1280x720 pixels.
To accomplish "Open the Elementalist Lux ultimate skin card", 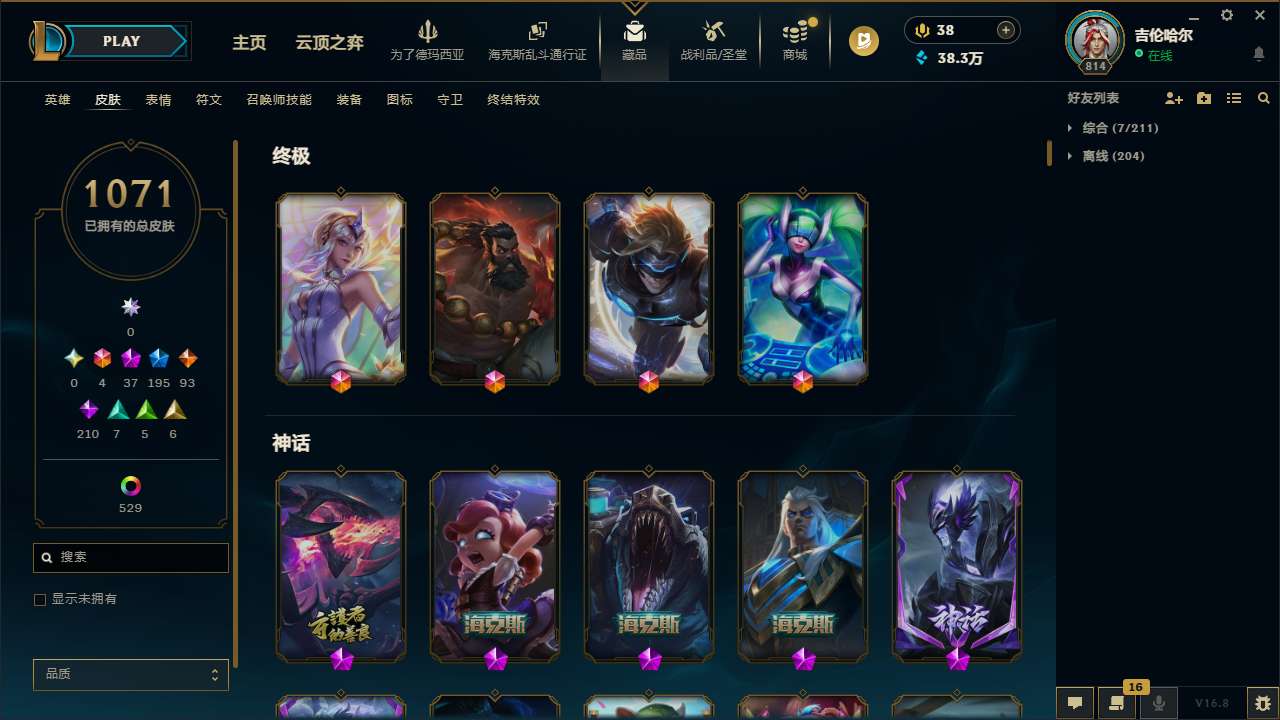I will (341, 288).
